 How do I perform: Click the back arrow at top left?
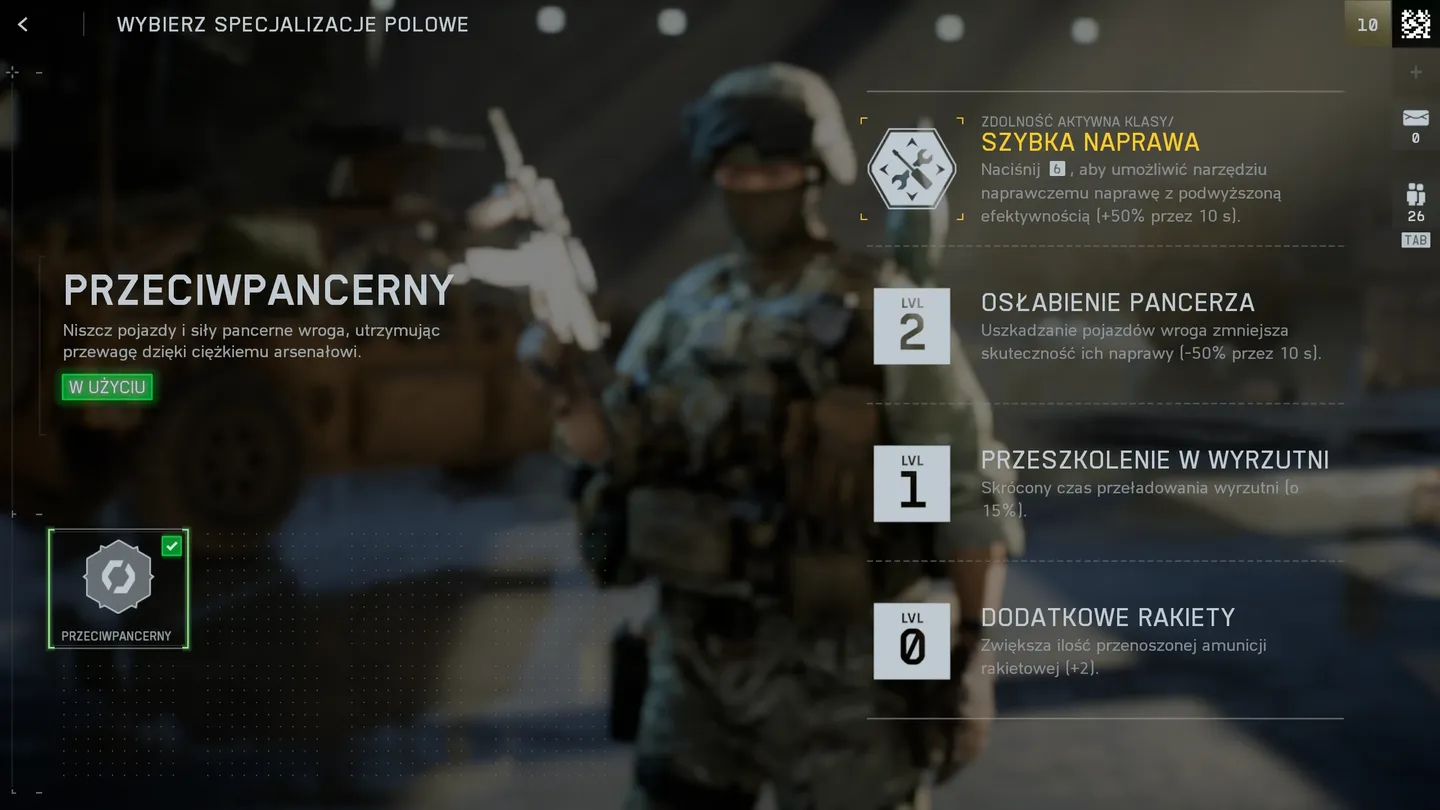(22, 23)
